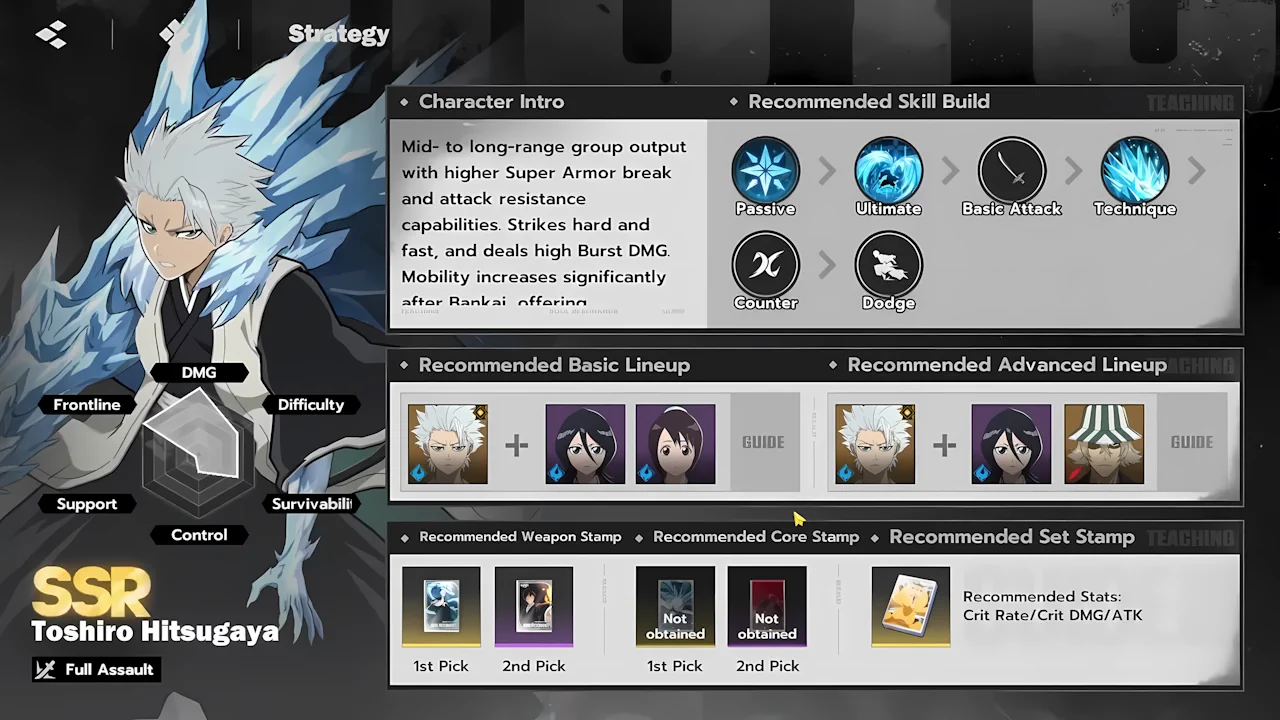Toggle the Support stat label

click(86, 503)
